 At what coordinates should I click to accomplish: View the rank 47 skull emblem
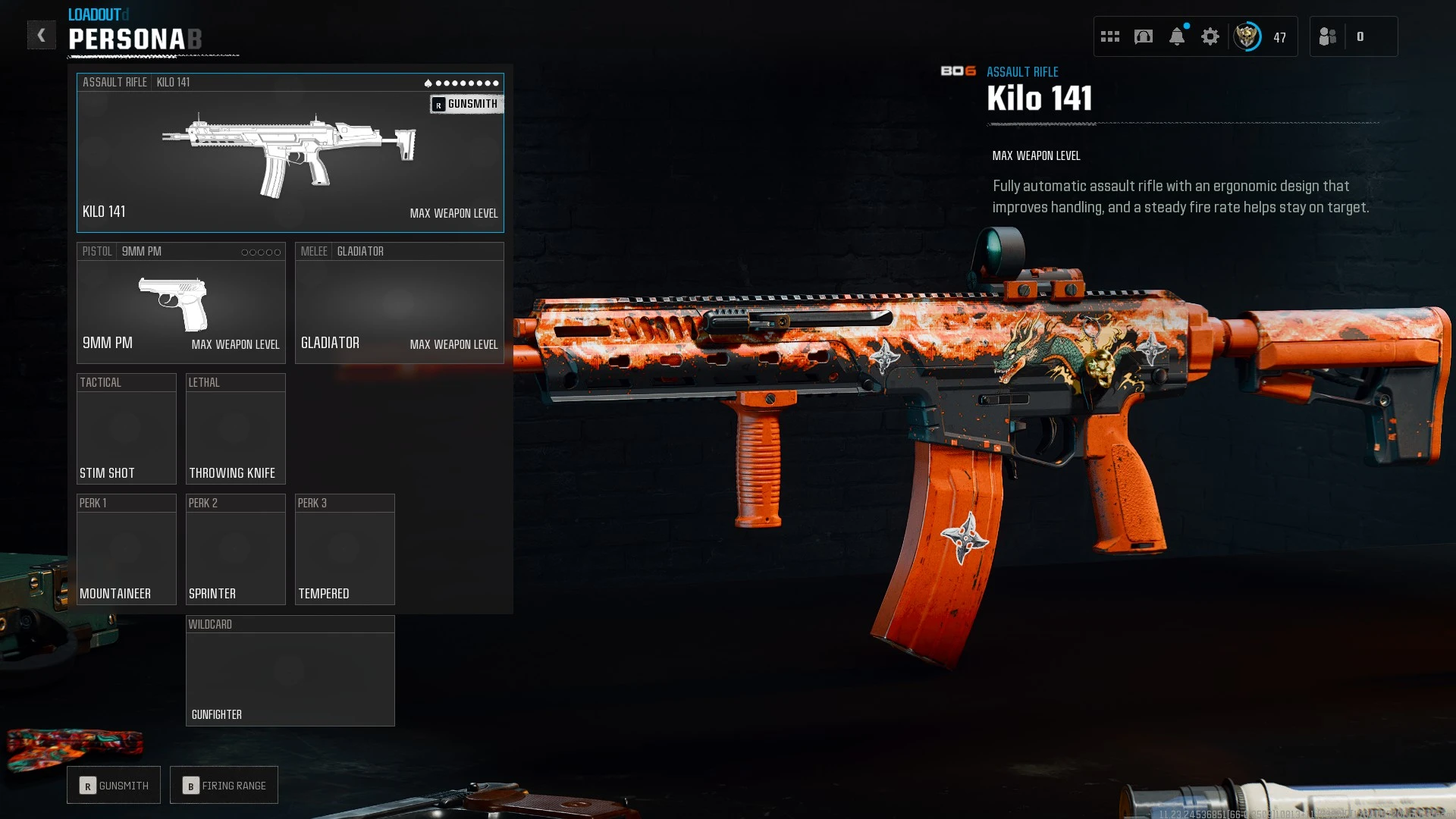tap(1247, 36)
